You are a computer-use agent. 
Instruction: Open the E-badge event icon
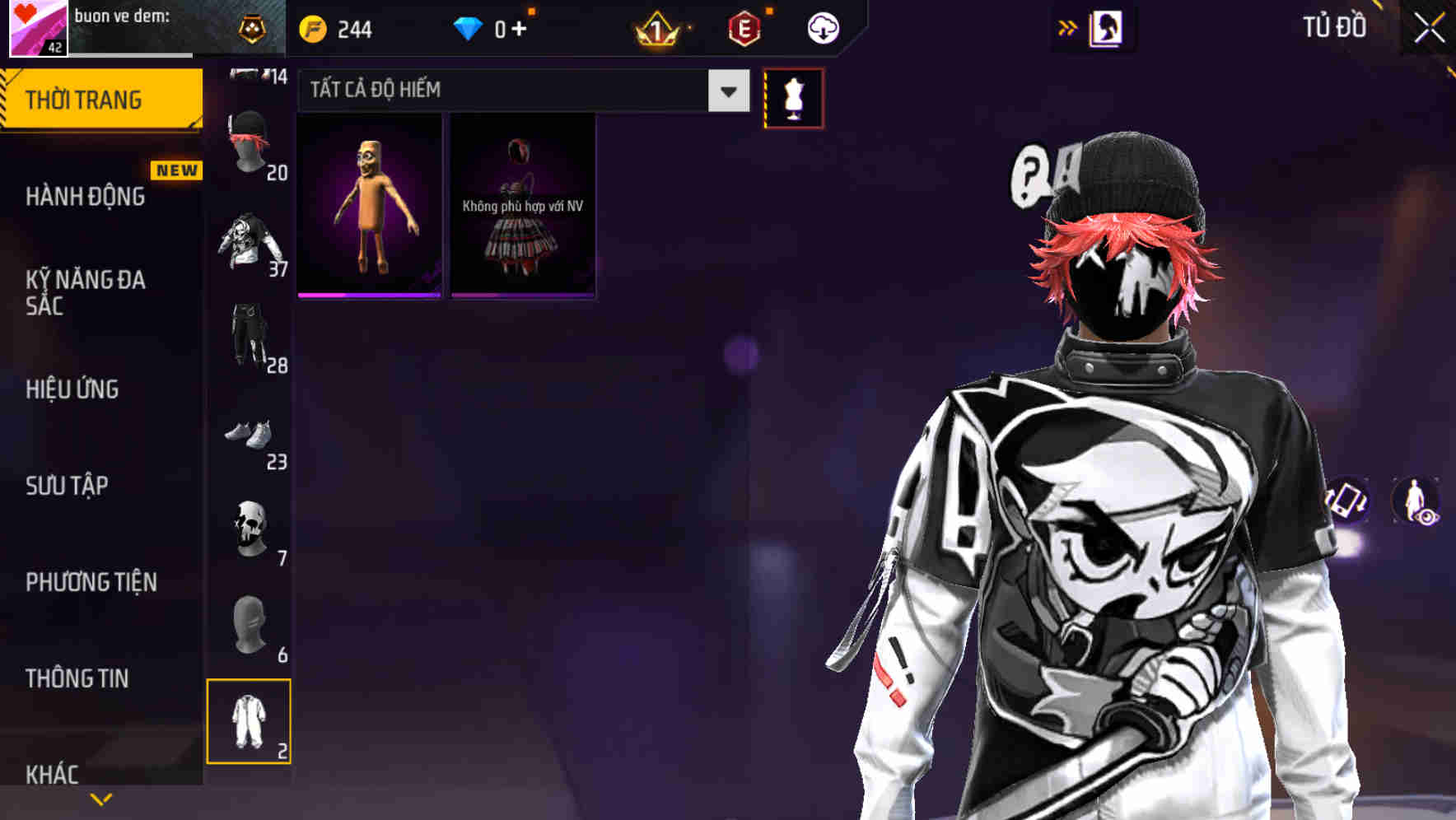pos(743,27)
